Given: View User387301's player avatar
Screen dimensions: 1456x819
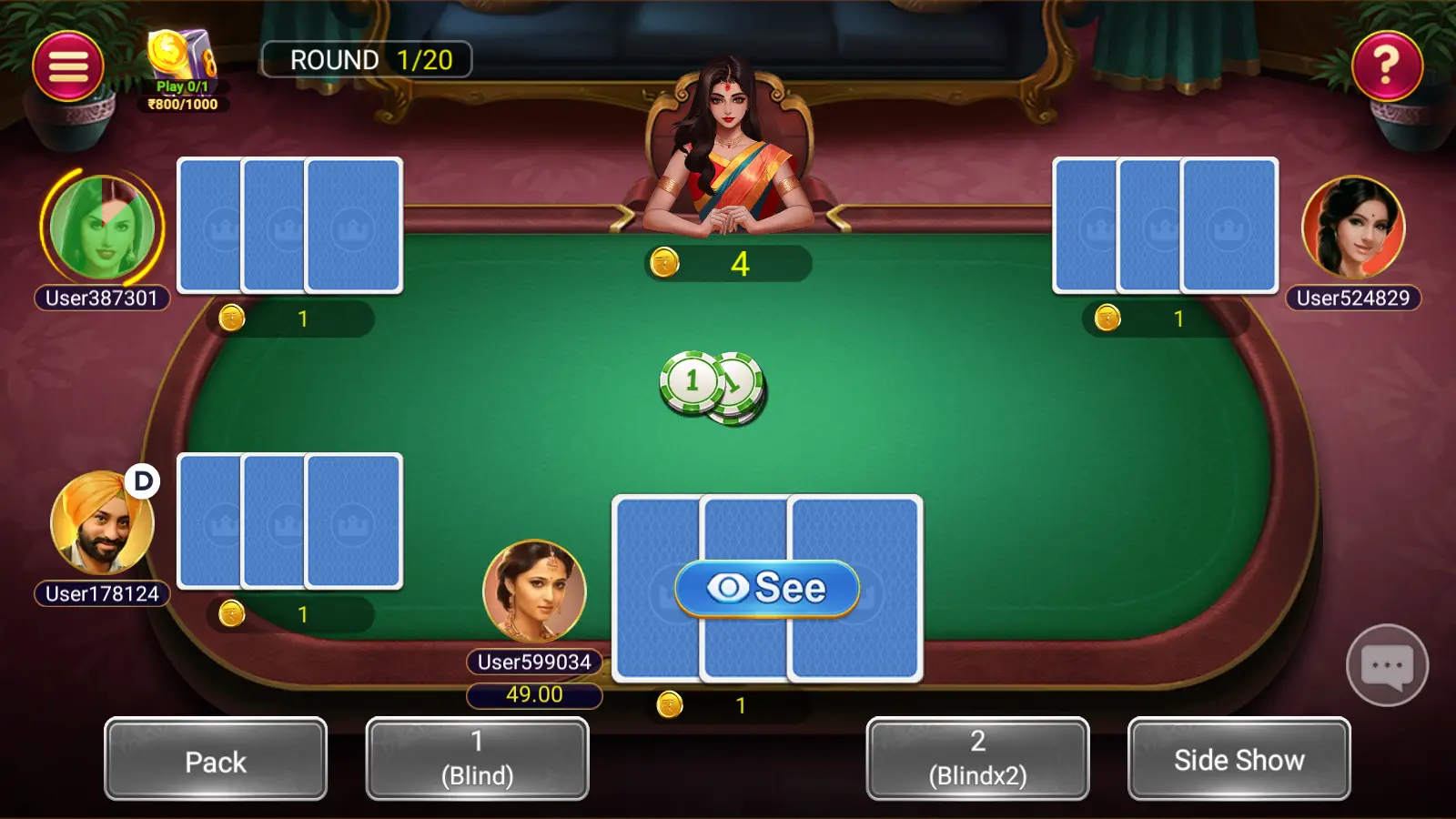Looking at the screenshot, I should pos(102,227).
